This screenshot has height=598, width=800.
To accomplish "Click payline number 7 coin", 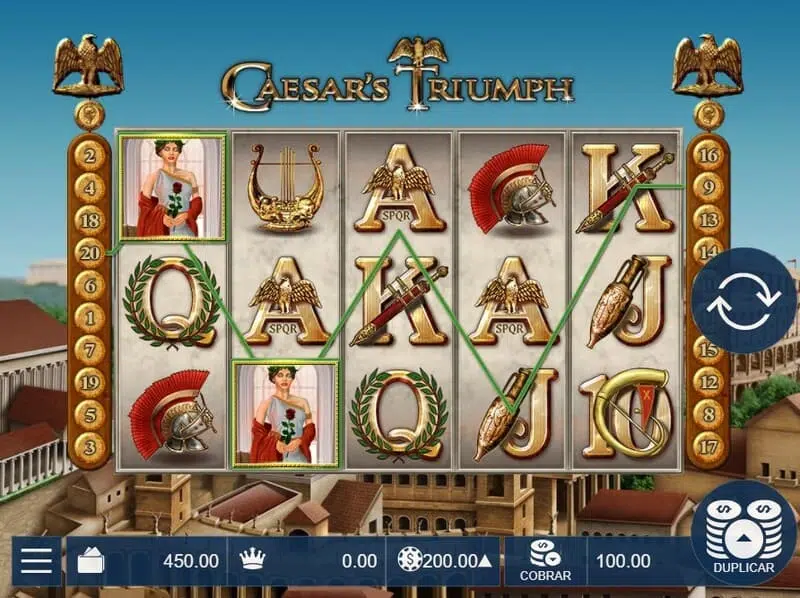I will tap(90, 349).
